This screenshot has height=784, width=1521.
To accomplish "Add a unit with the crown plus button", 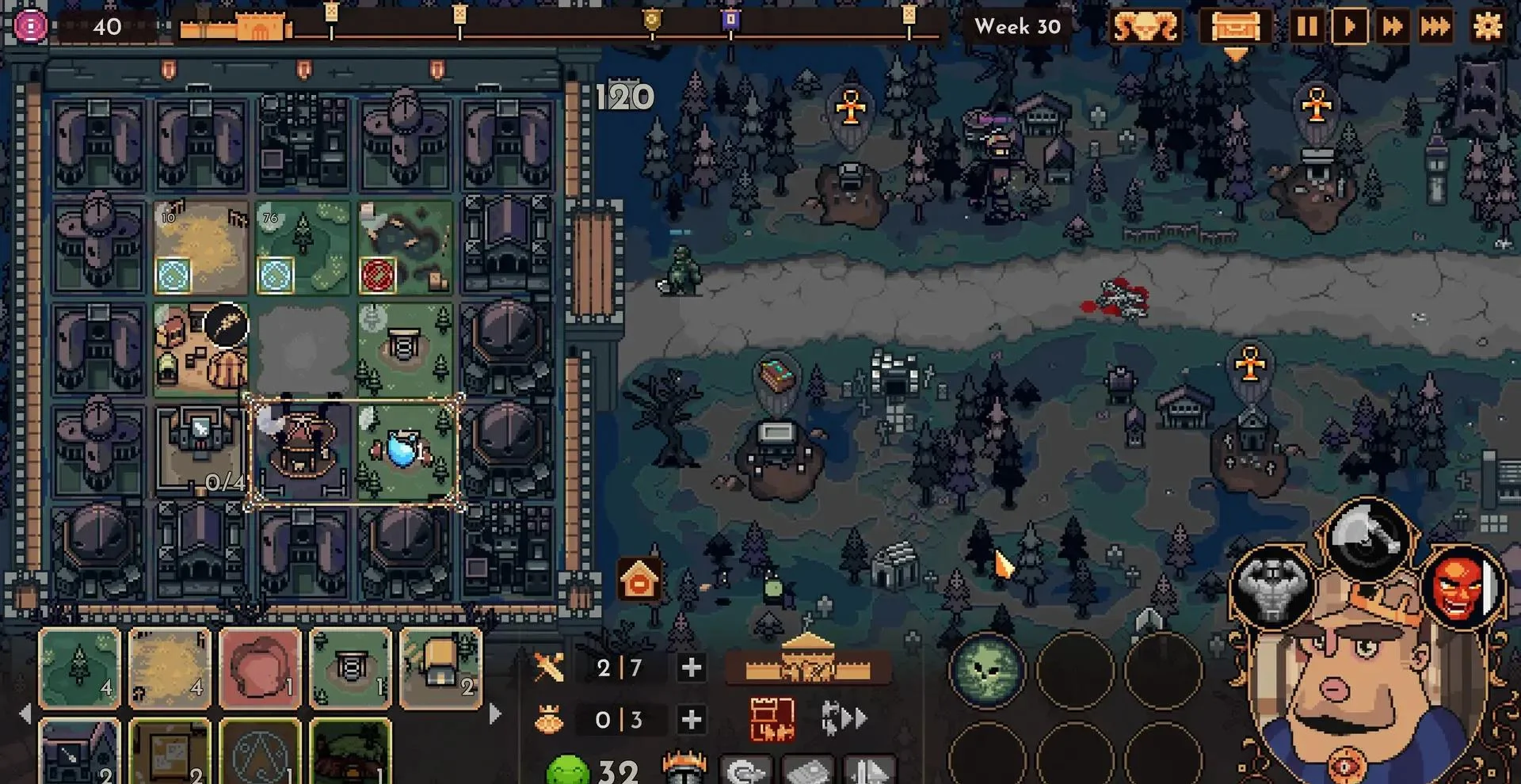I will click(691, 719).
